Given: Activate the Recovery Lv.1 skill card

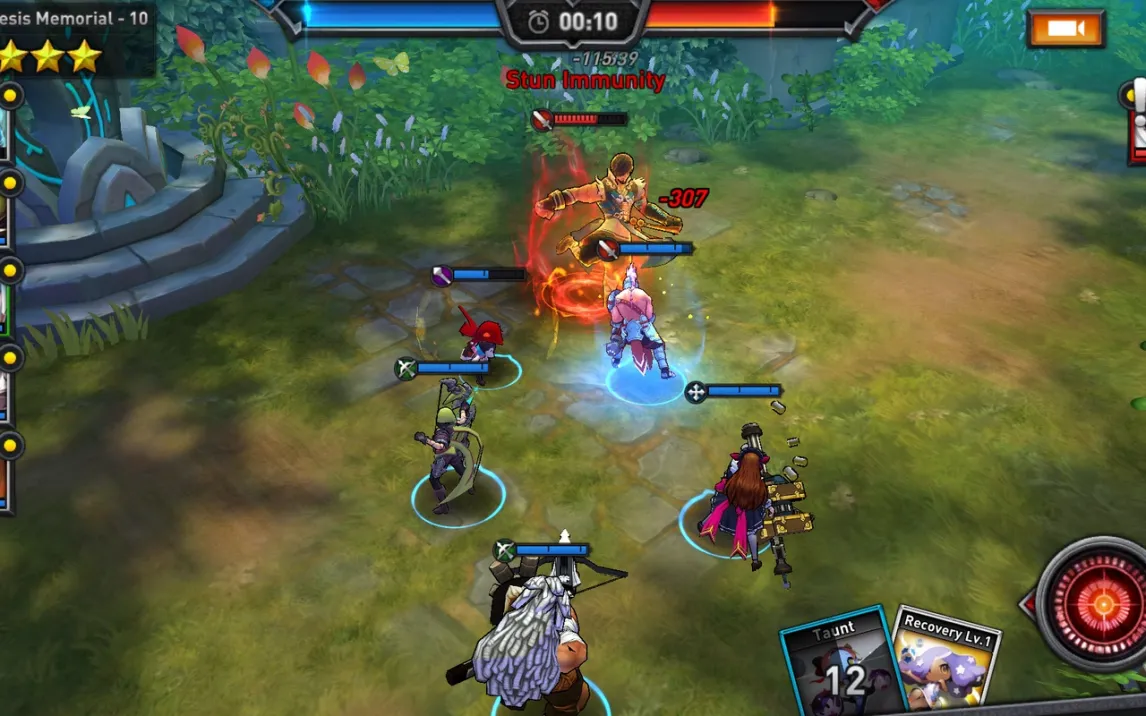Looking at the screenshot, I should pos(946,660).
